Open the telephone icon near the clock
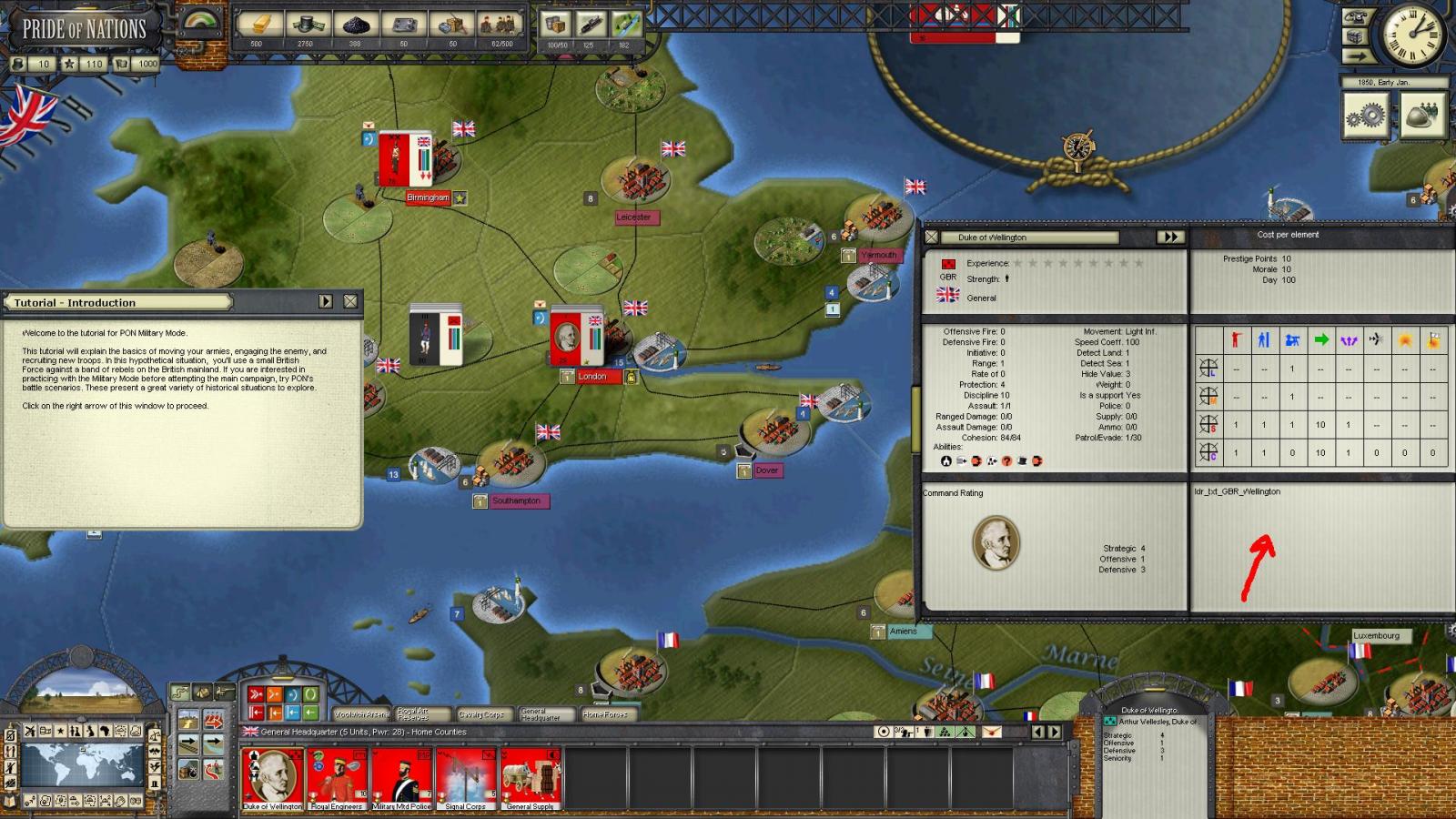The width and height of the screenshot is (1456, 819). (x=1357, y=17)
